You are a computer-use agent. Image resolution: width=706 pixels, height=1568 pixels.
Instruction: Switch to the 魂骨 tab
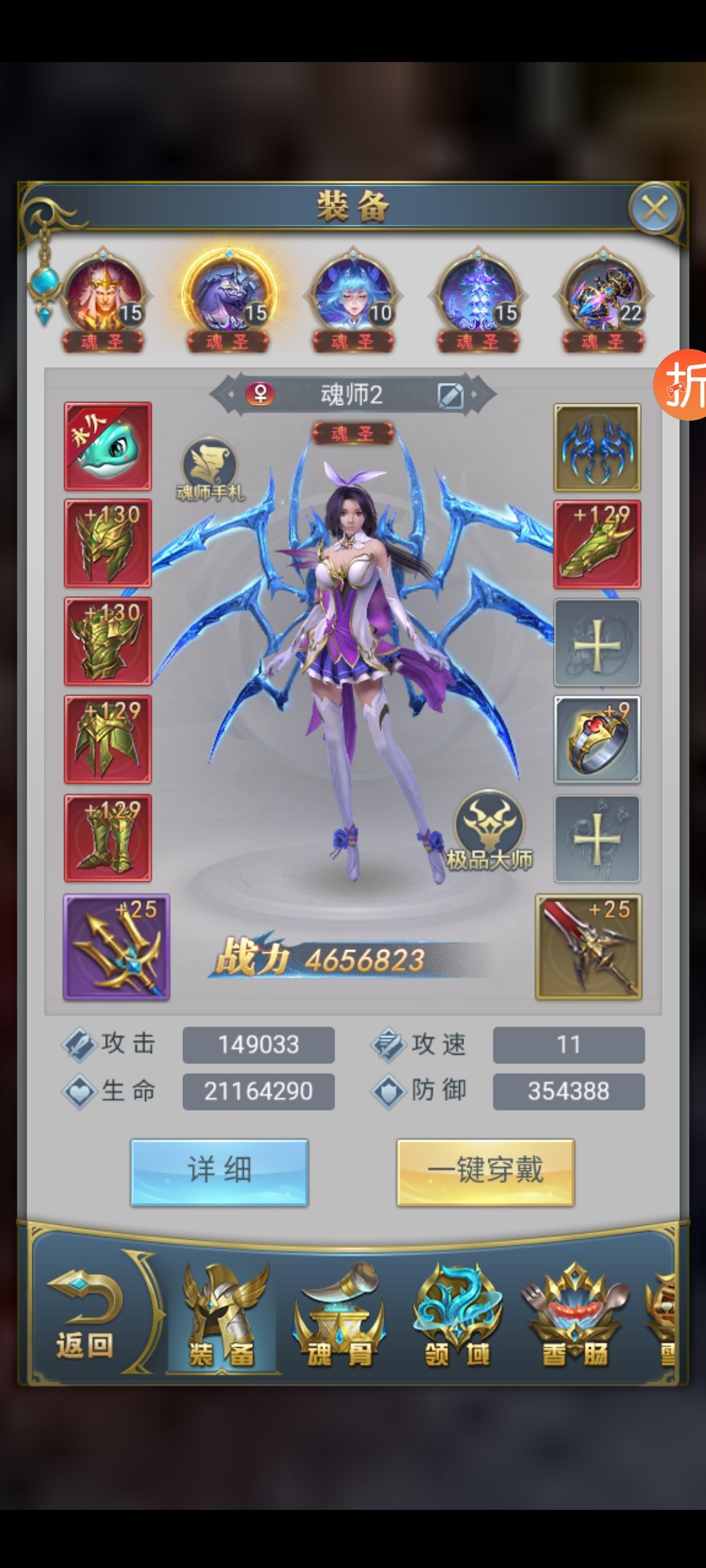(339, 1317)
